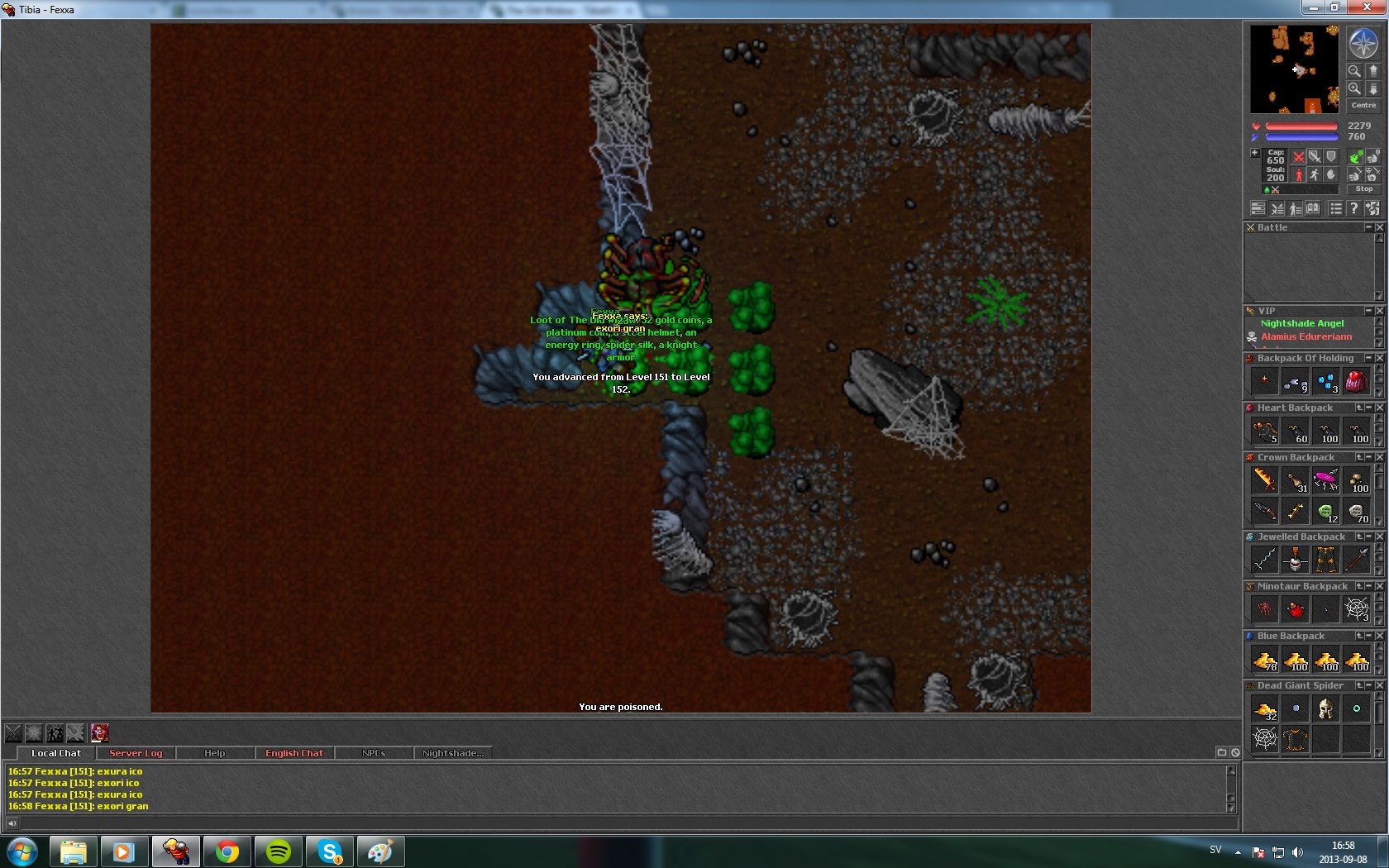The image size is (1389, 868).
Task: Minimize the Jewelled Backpack panel
Action: coord(1369,537)
